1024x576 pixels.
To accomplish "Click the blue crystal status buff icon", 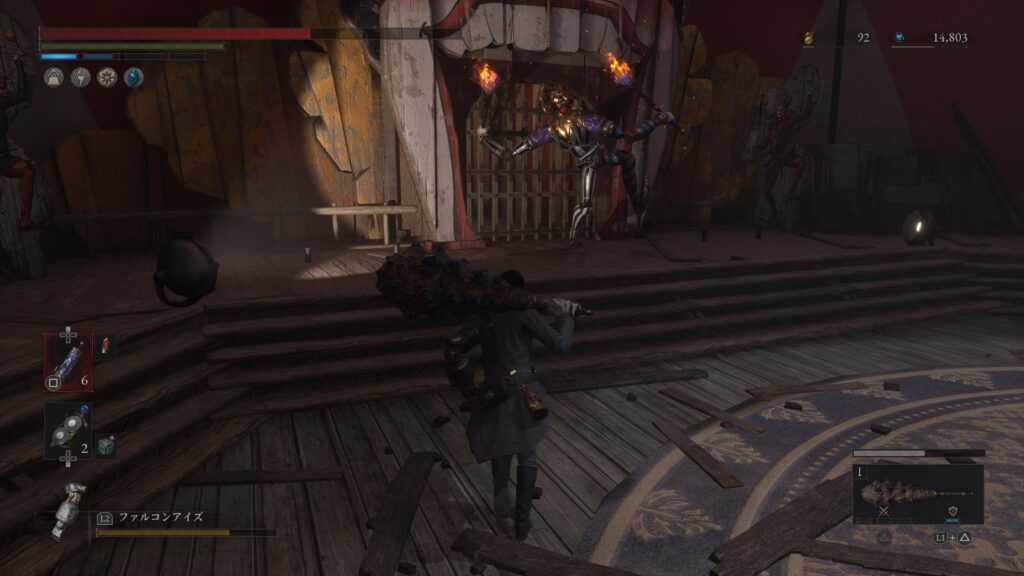I will click(x=134, y=77).
